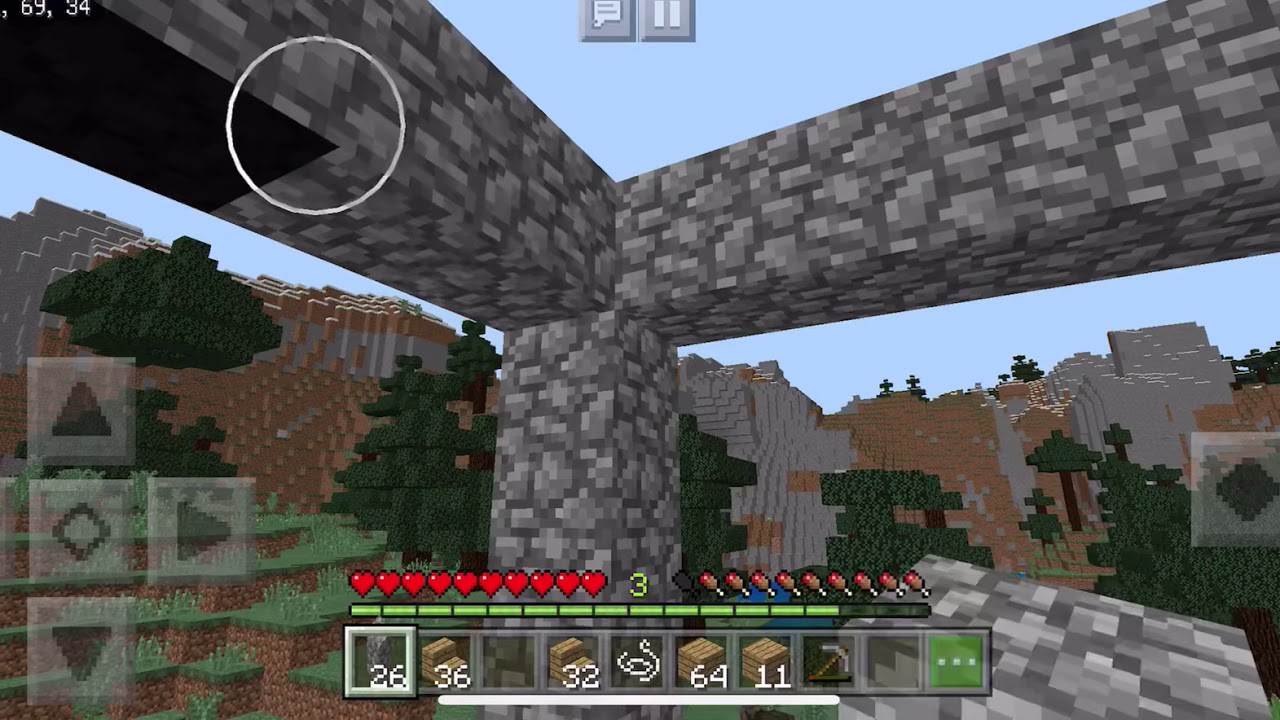Tap the circular touch joystick indicator
Screen dimensions: 1280x720
(317, 125)
